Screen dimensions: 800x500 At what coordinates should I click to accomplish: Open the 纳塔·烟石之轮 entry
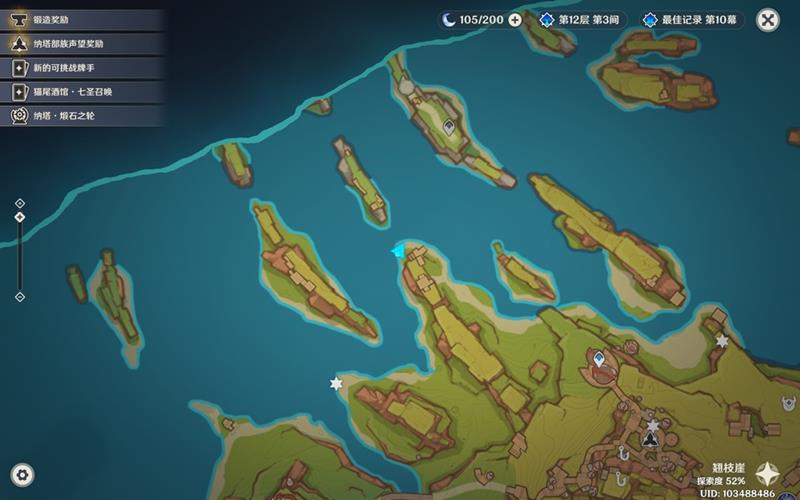[x=80, y=116]
